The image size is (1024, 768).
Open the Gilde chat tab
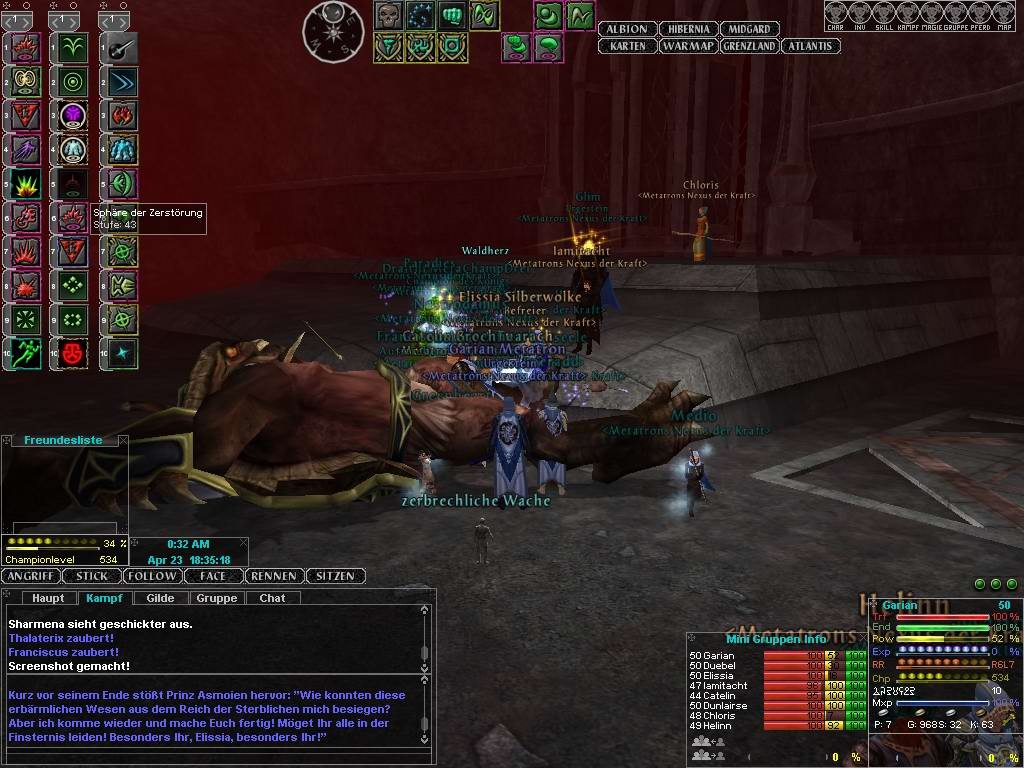(160, 598)
